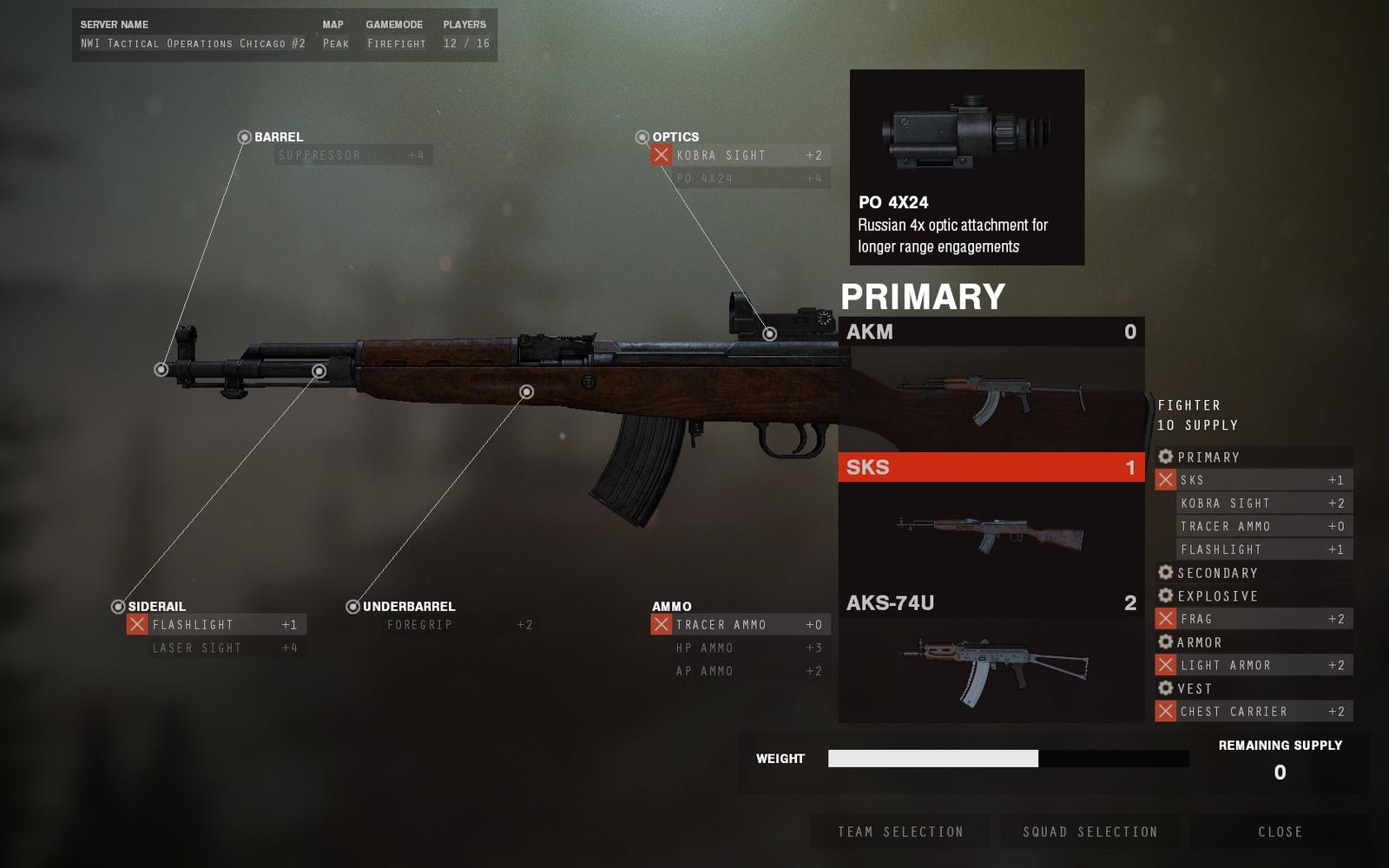Close the loadout menu

[x=1280, y=832]
